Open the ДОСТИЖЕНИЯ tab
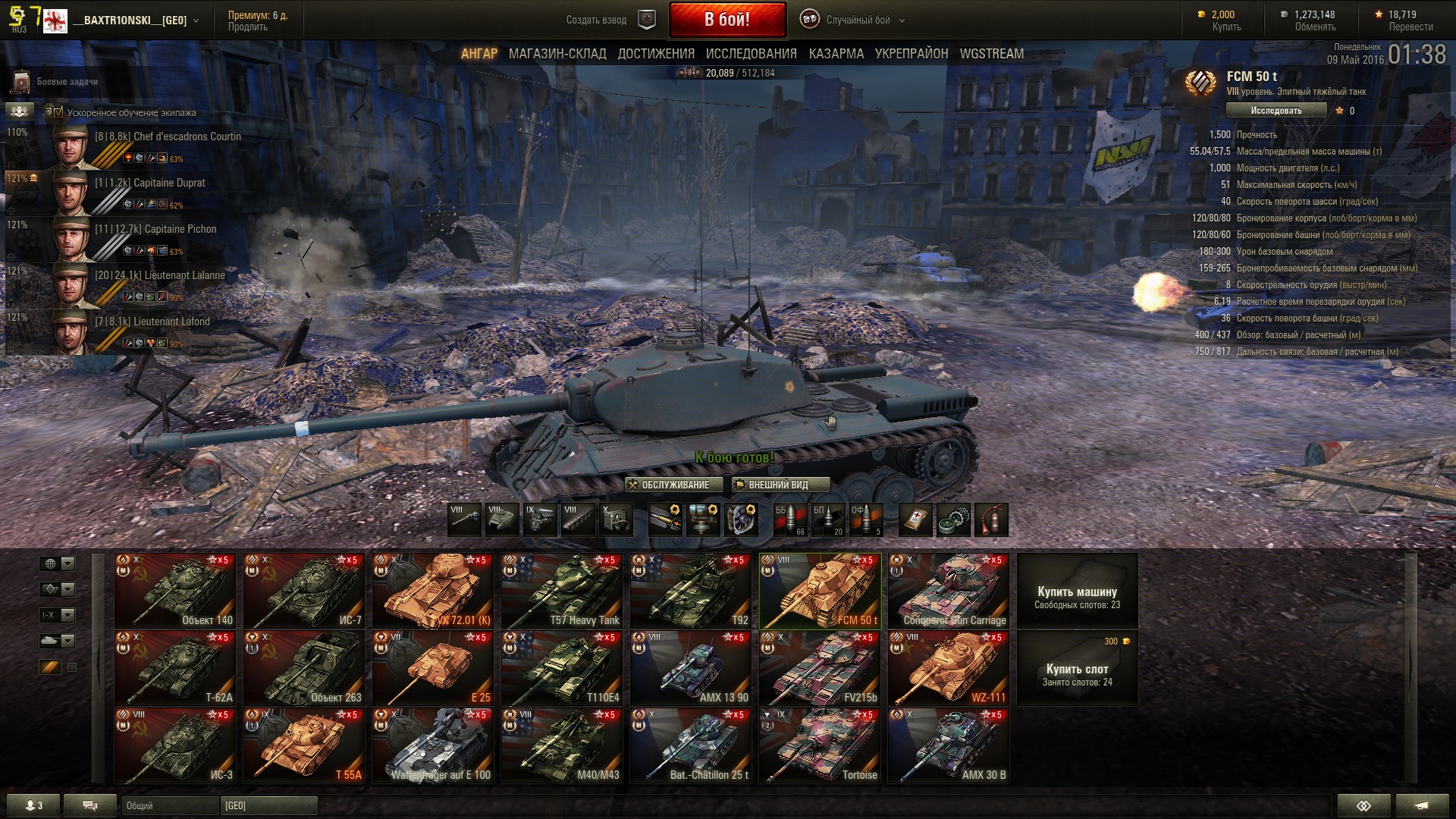The width and height of the screenshot is (1456, 819). [656, 54]
